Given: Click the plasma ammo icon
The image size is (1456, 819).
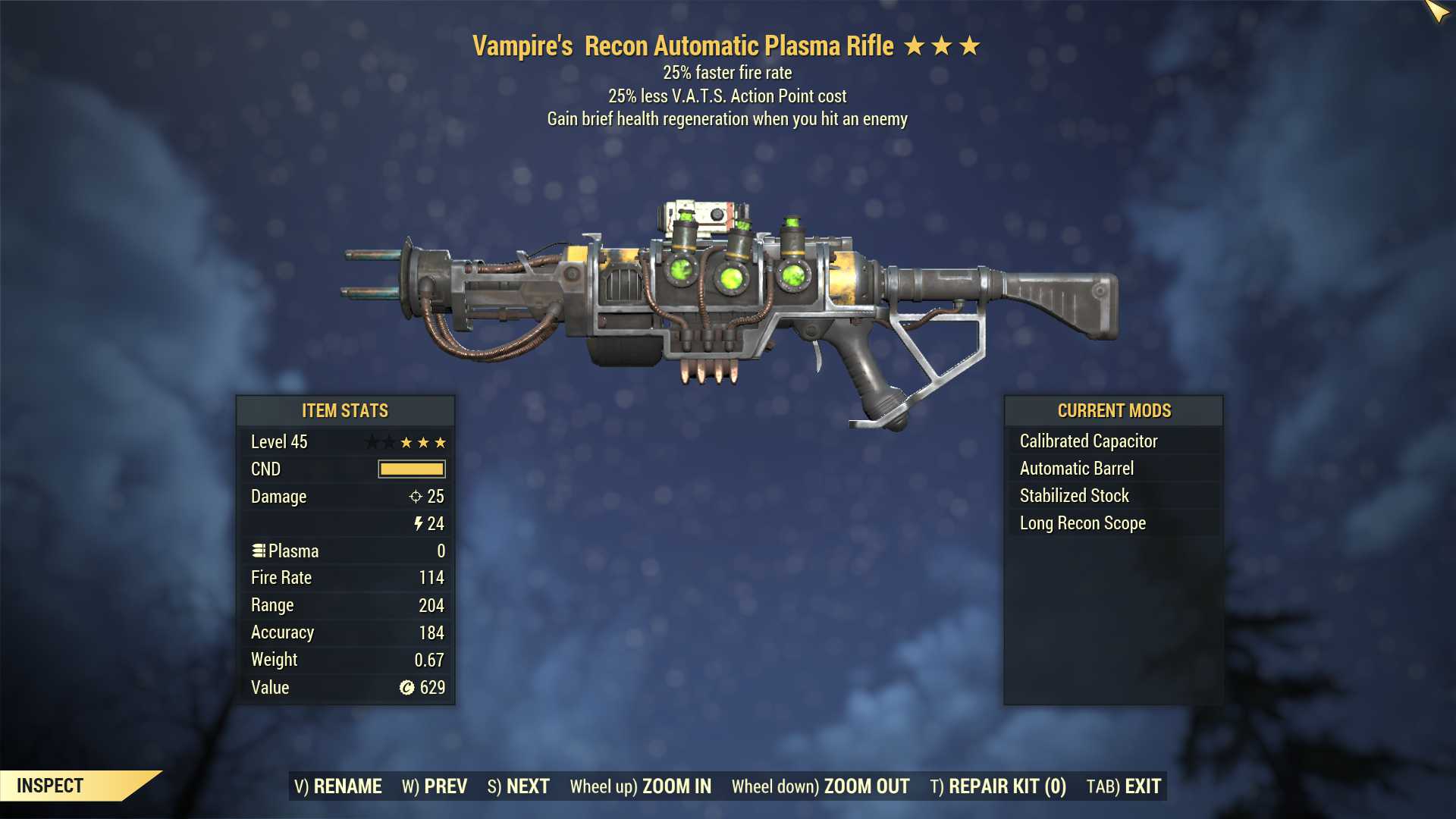Looking at the screenshot, I should [x=259, y=551].
